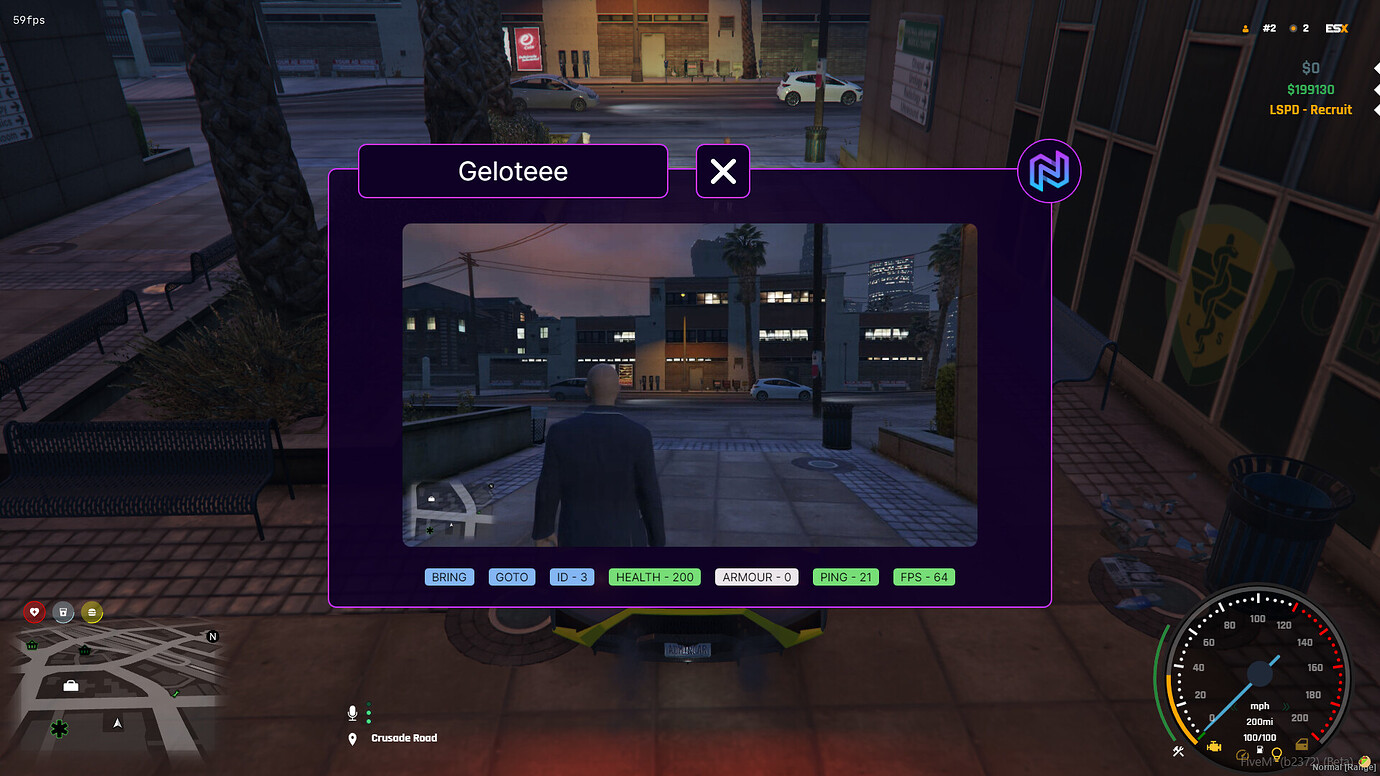Toggle the cruise control gauge icon on speedometer
The height and width of the screenshot is (776, 1380).
pyautogui.click(x=1242, y=755)
